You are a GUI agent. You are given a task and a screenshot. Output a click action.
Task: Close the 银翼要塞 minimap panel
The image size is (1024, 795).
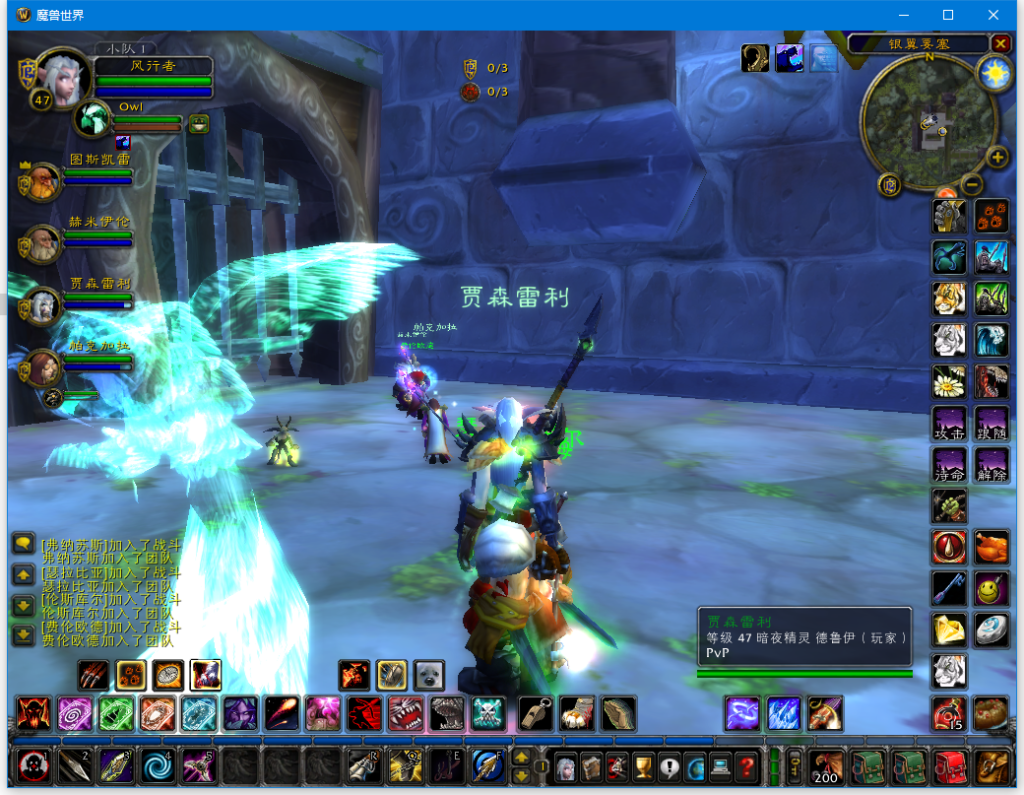click(1001, 43)
